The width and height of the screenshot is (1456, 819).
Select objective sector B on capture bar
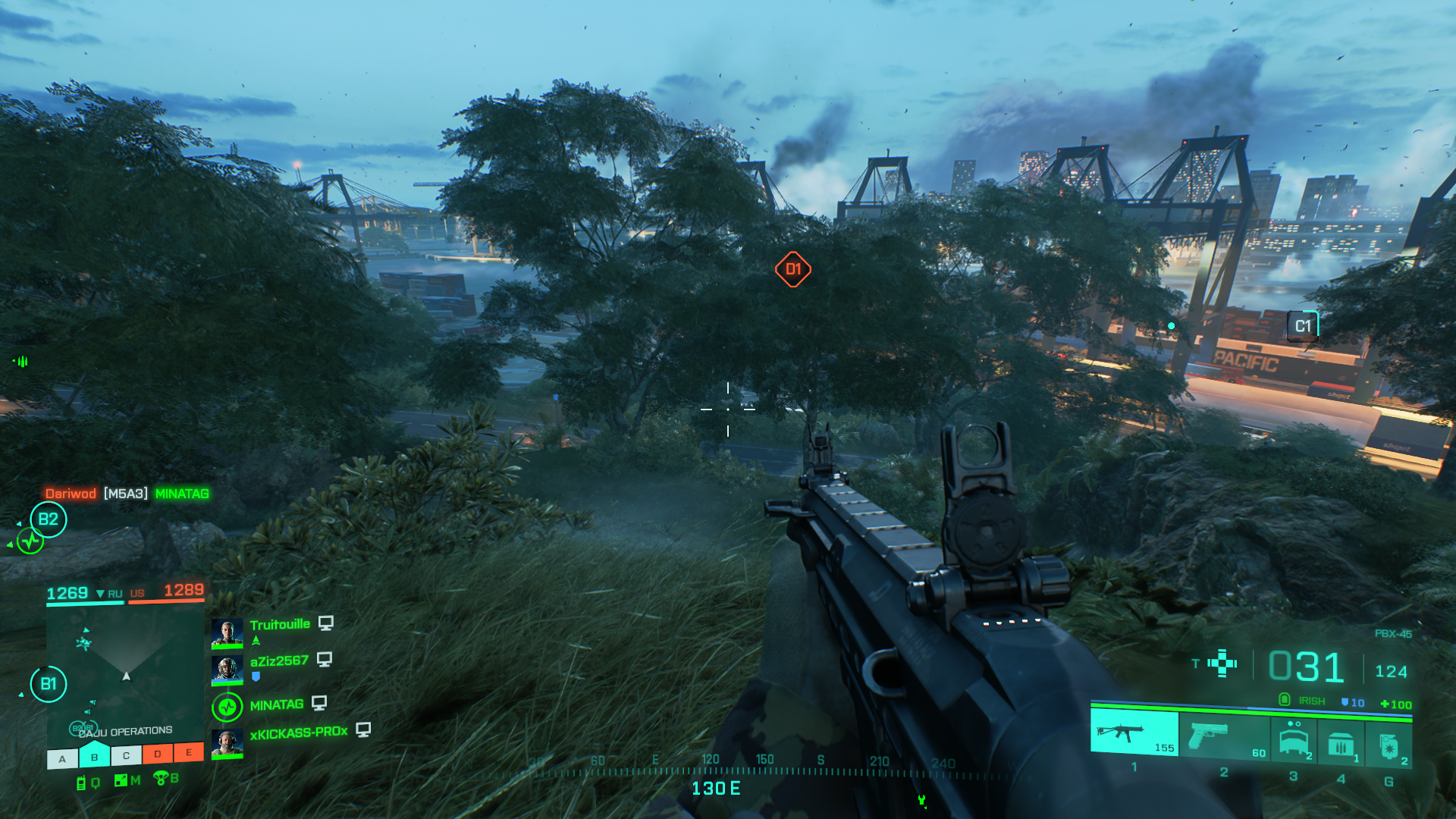(95, 756)
